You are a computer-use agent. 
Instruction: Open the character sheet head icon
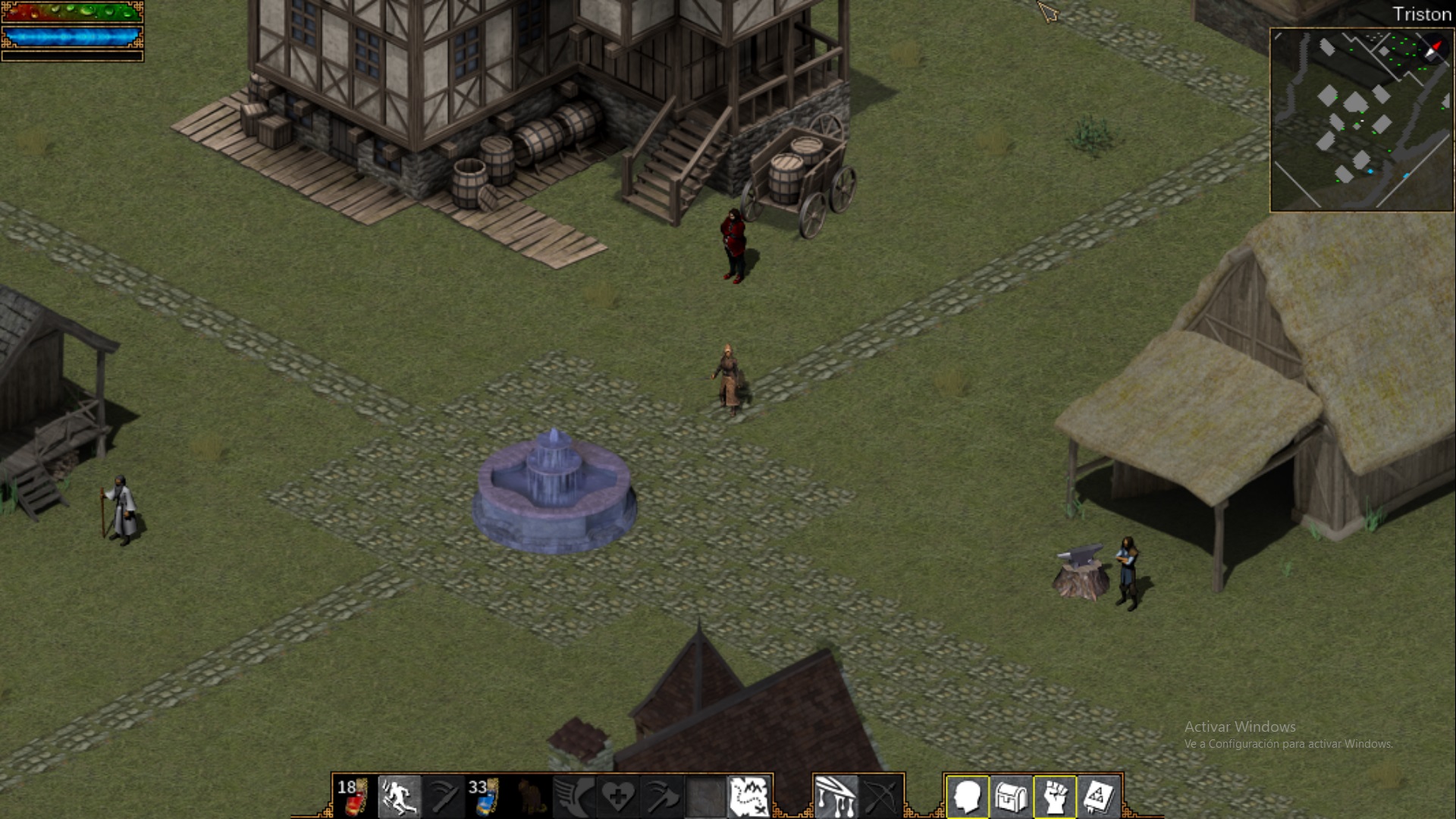(x=968, y=796)
